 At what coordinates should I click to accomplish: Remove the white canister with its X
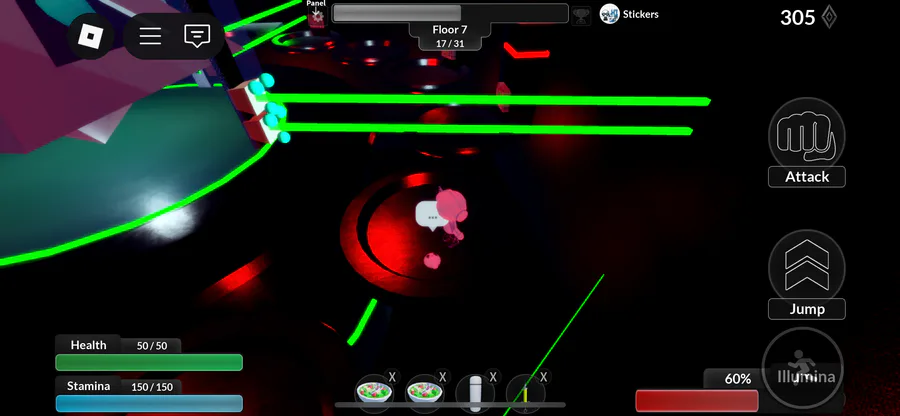click(x=493, y=377)
